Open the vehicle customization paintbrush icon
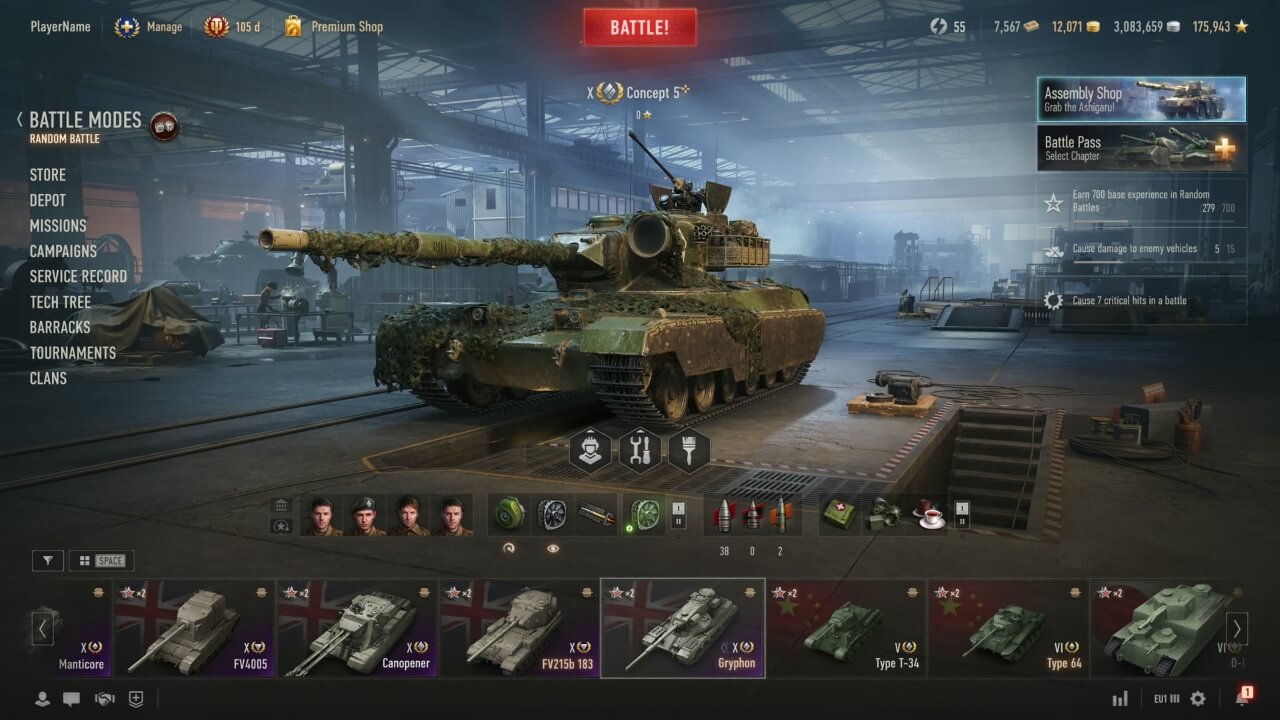This screenshot has height=720, width=1280. point(688,451)
